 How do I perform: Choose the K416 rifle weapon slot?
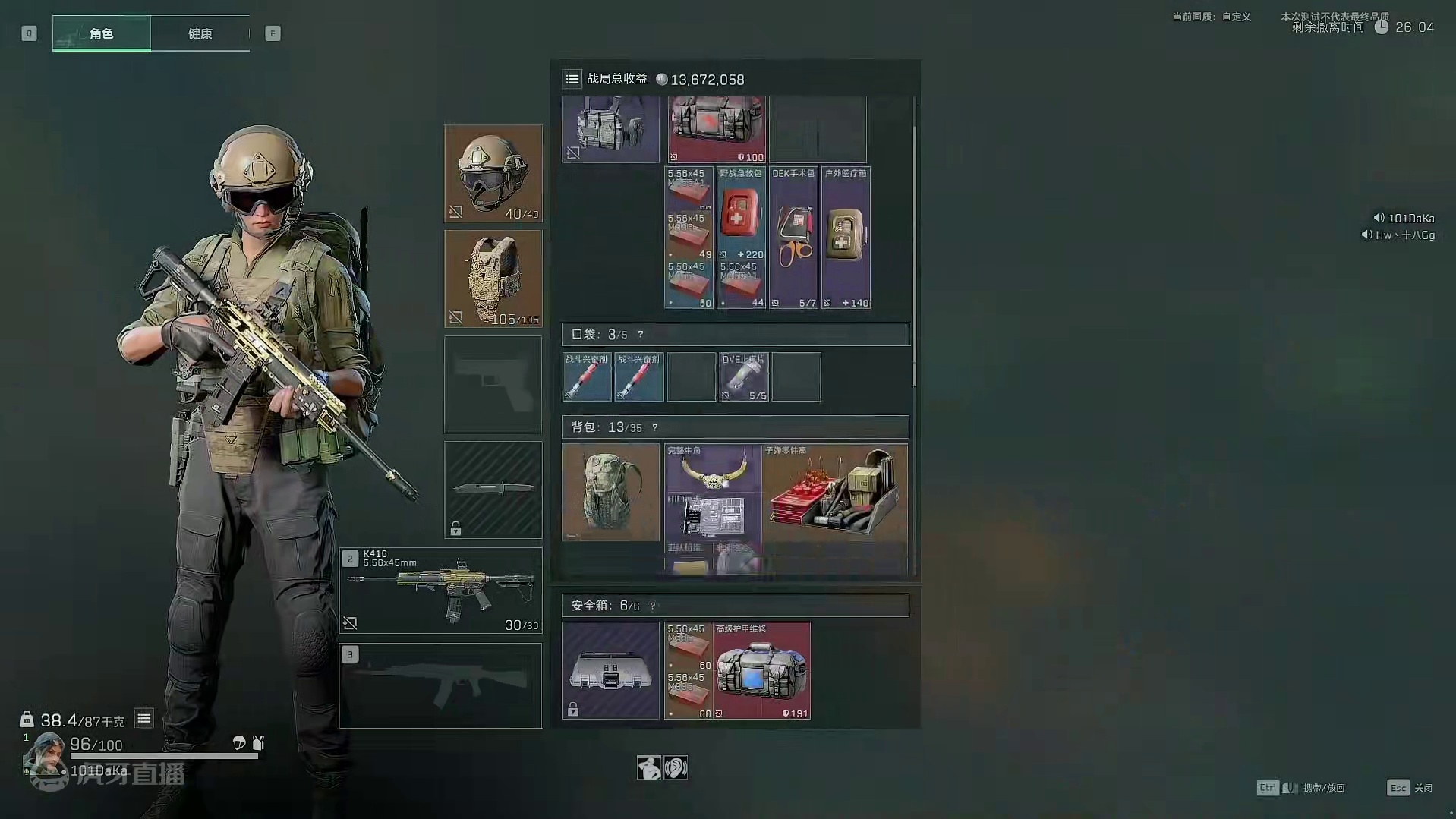(440, 591)
